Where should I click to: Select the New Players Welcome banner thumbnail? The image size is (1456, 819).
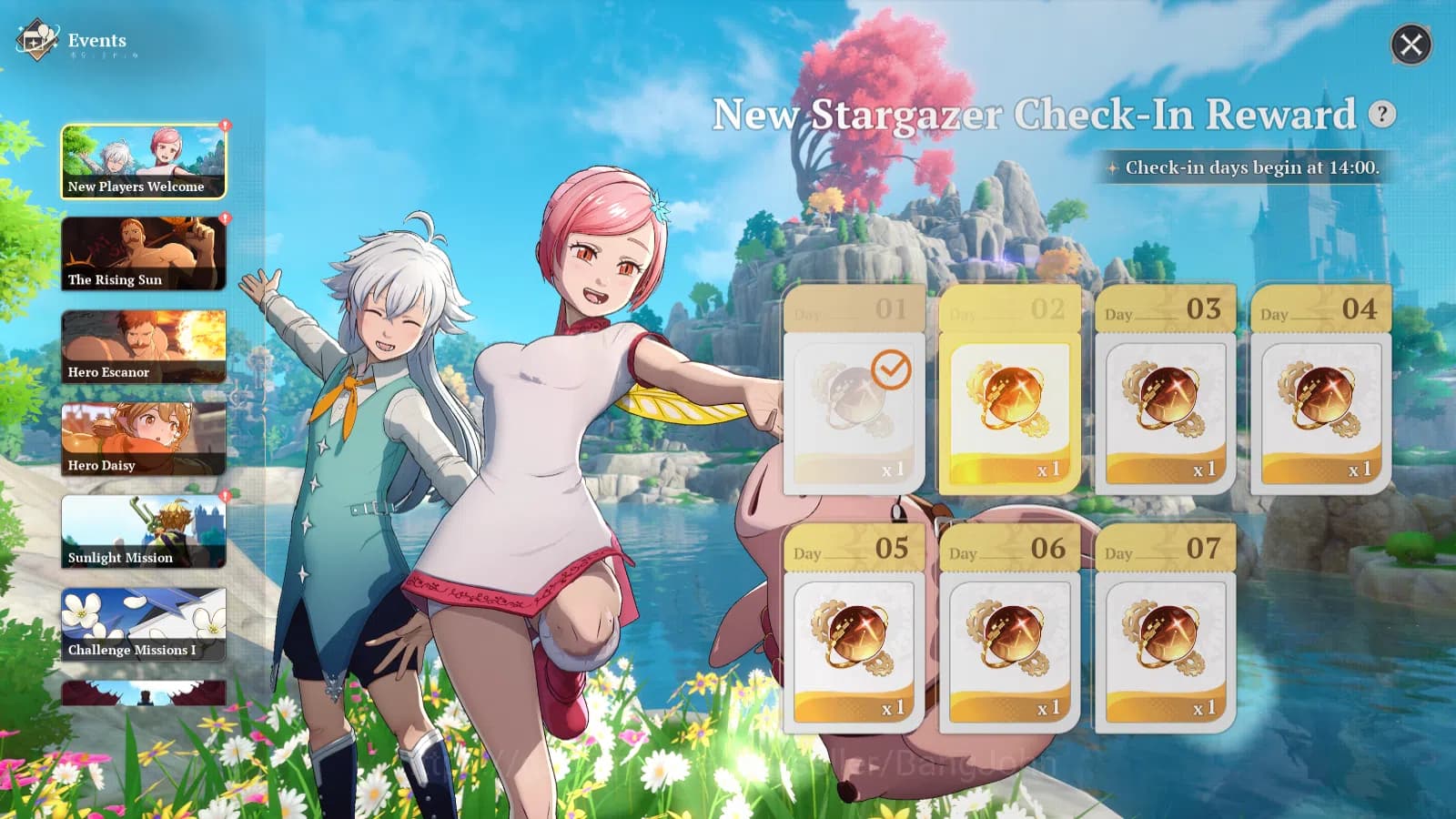click(x=143, y=160)
